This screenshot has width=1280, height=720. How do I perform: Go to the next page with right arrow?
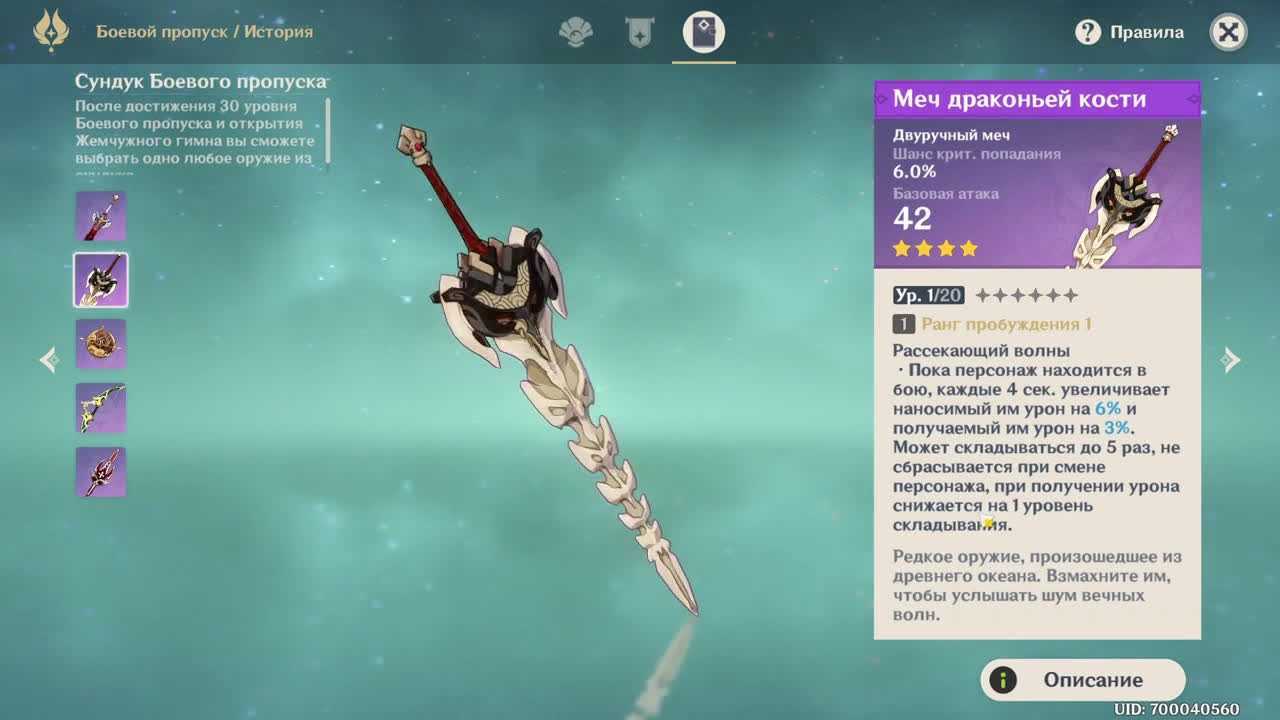1231,360
